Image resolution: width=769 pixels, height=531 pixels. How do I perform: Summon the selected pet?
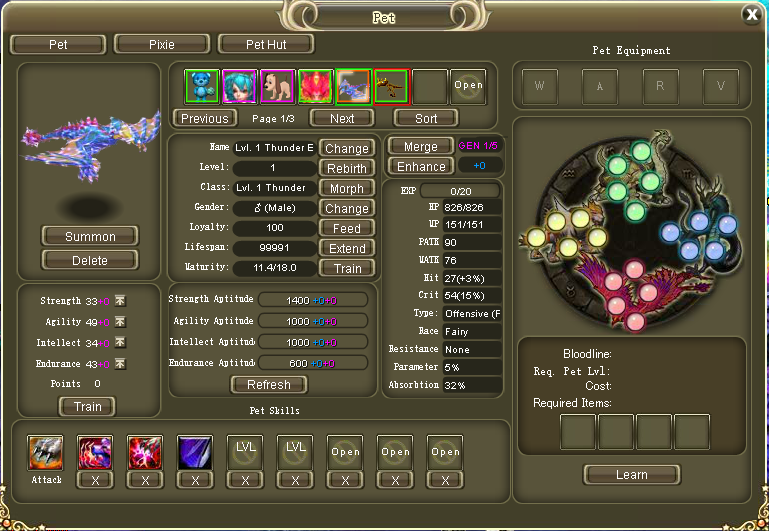click(90, 237)
